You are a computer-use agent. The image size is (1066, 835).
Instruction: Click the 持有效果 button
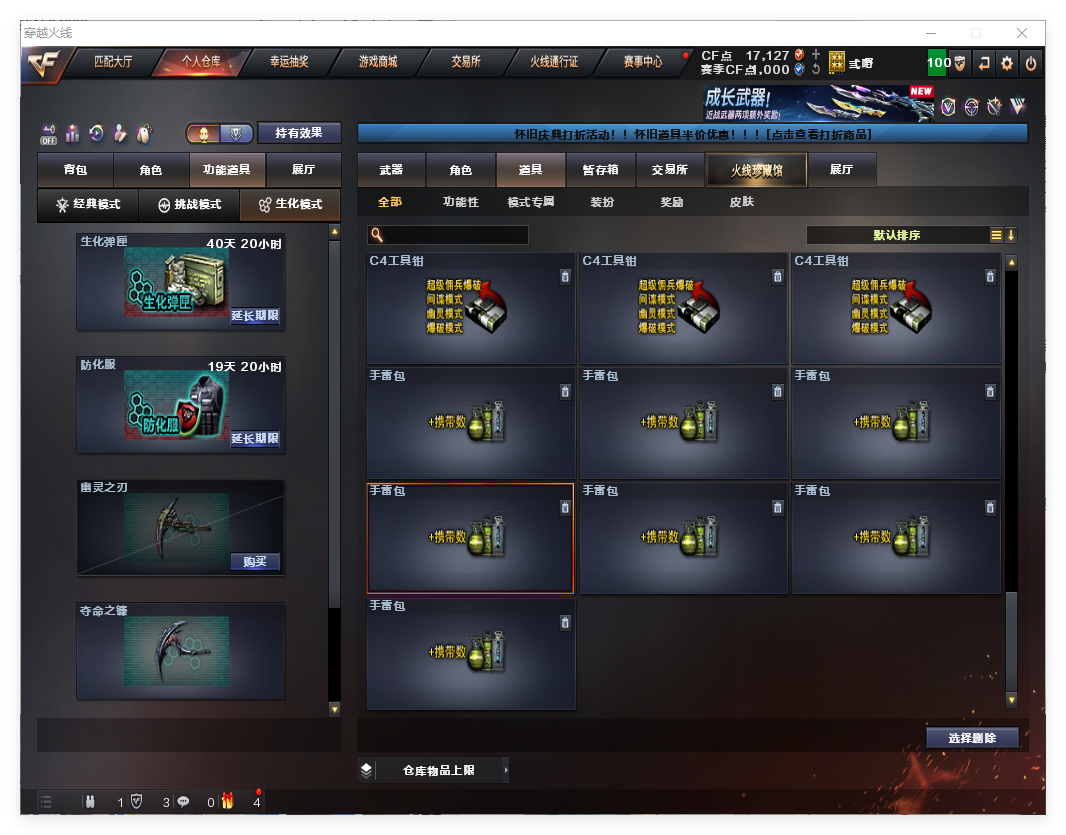(299, 133)
